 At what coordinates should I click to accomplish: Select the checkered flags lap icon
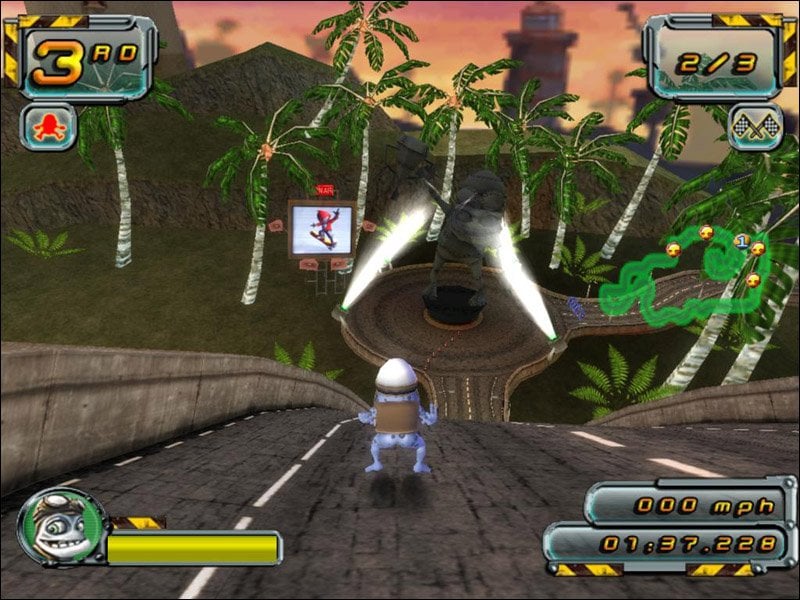pyautogui.click(x=754, y=127)
